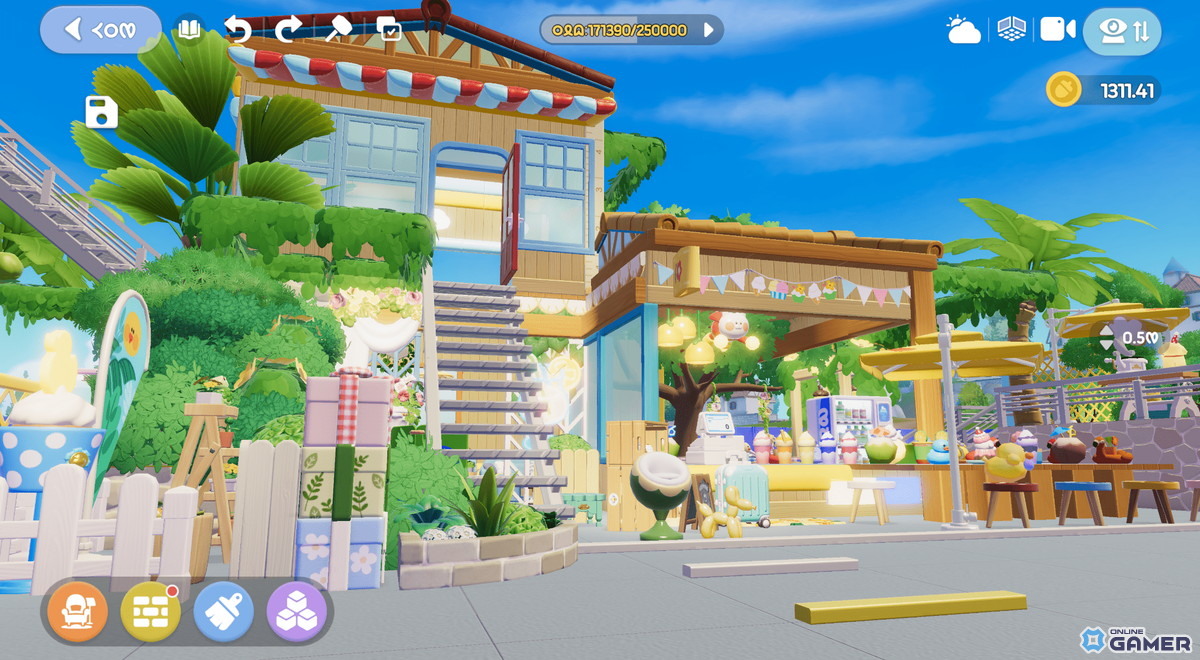This screenshot has height=660, width=1200.
Task: Toggle the multi-select checkbox icon
Action: pyautogui.click(x=389, y=29)
